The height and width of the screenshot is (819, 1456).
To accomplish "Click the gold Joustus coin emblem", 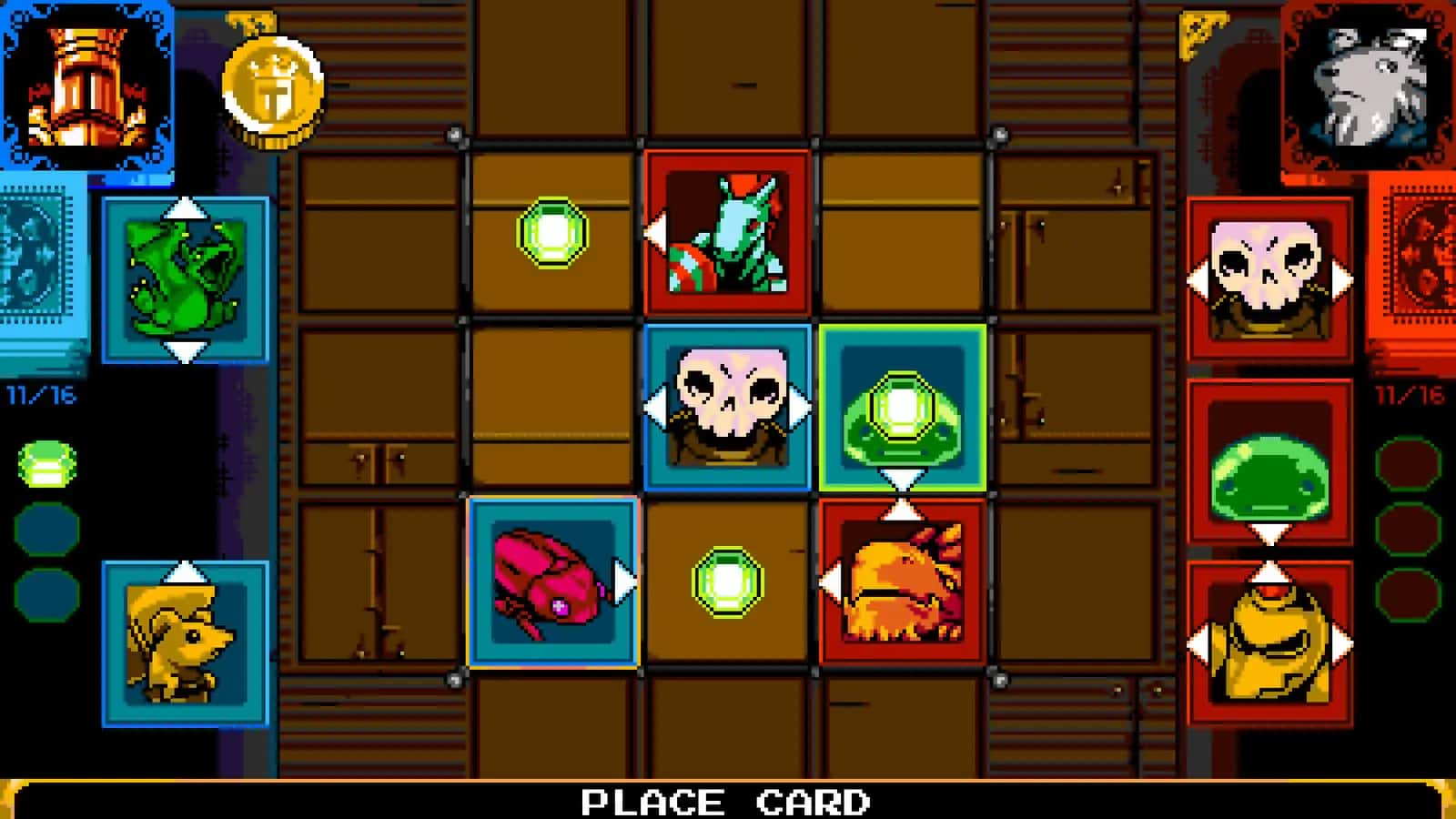I will [x=273, y=86].
